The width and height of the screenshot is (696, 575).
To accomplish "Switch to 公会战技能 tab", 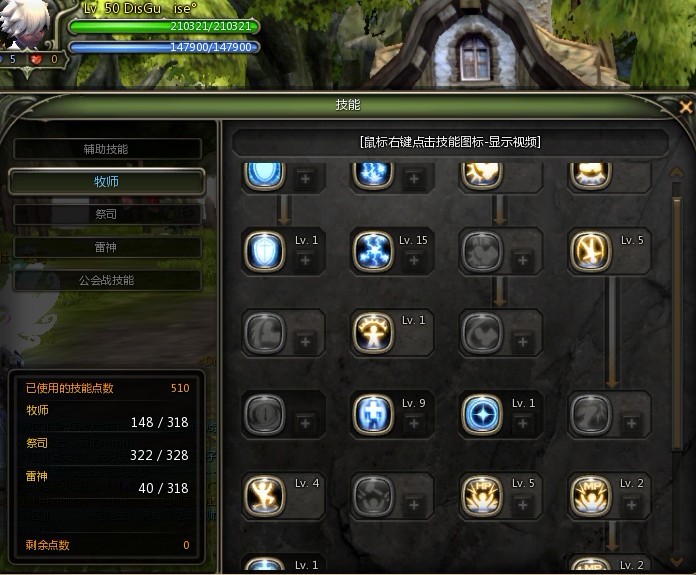I will (106, 280).
